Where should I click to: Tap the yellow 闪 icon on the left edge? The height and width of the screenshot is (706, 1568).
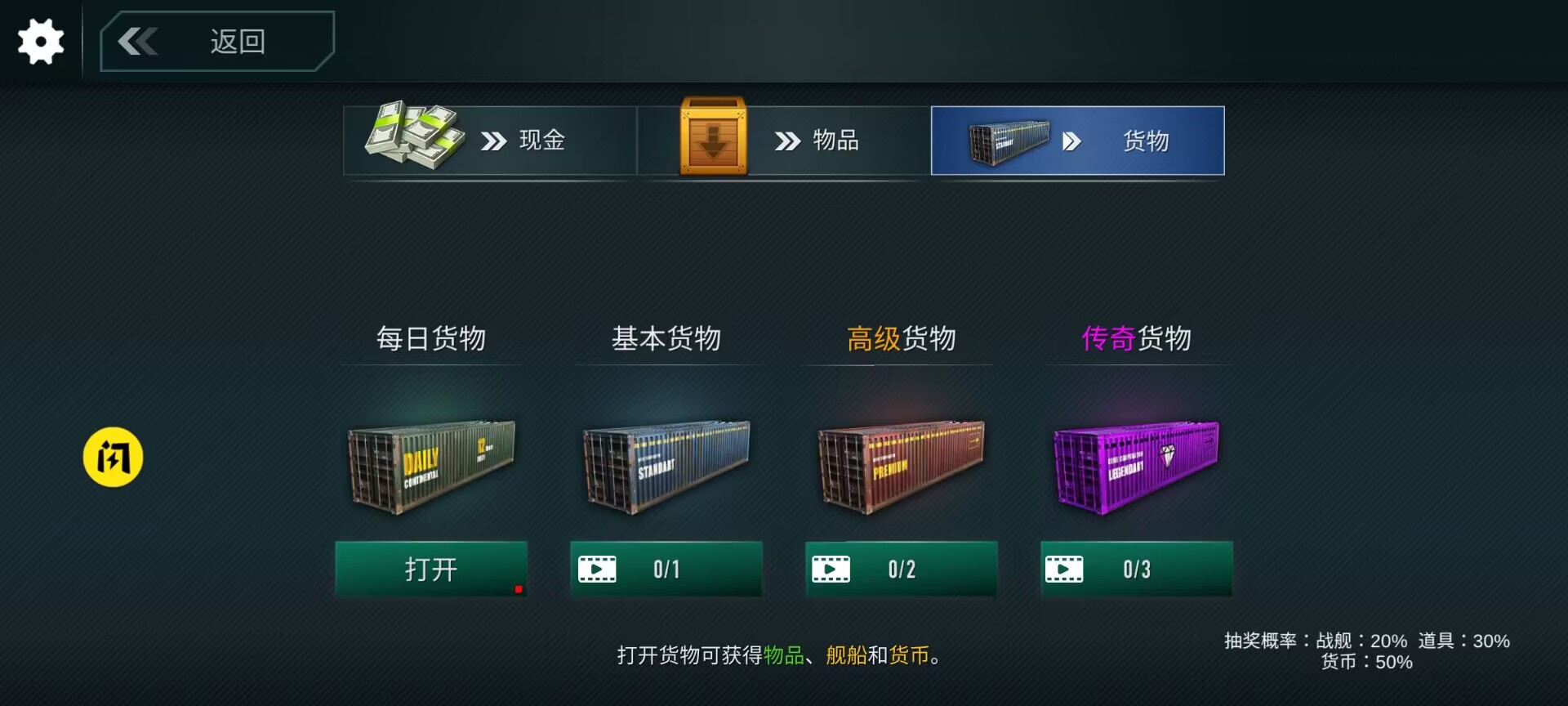(x=113, y=458)
